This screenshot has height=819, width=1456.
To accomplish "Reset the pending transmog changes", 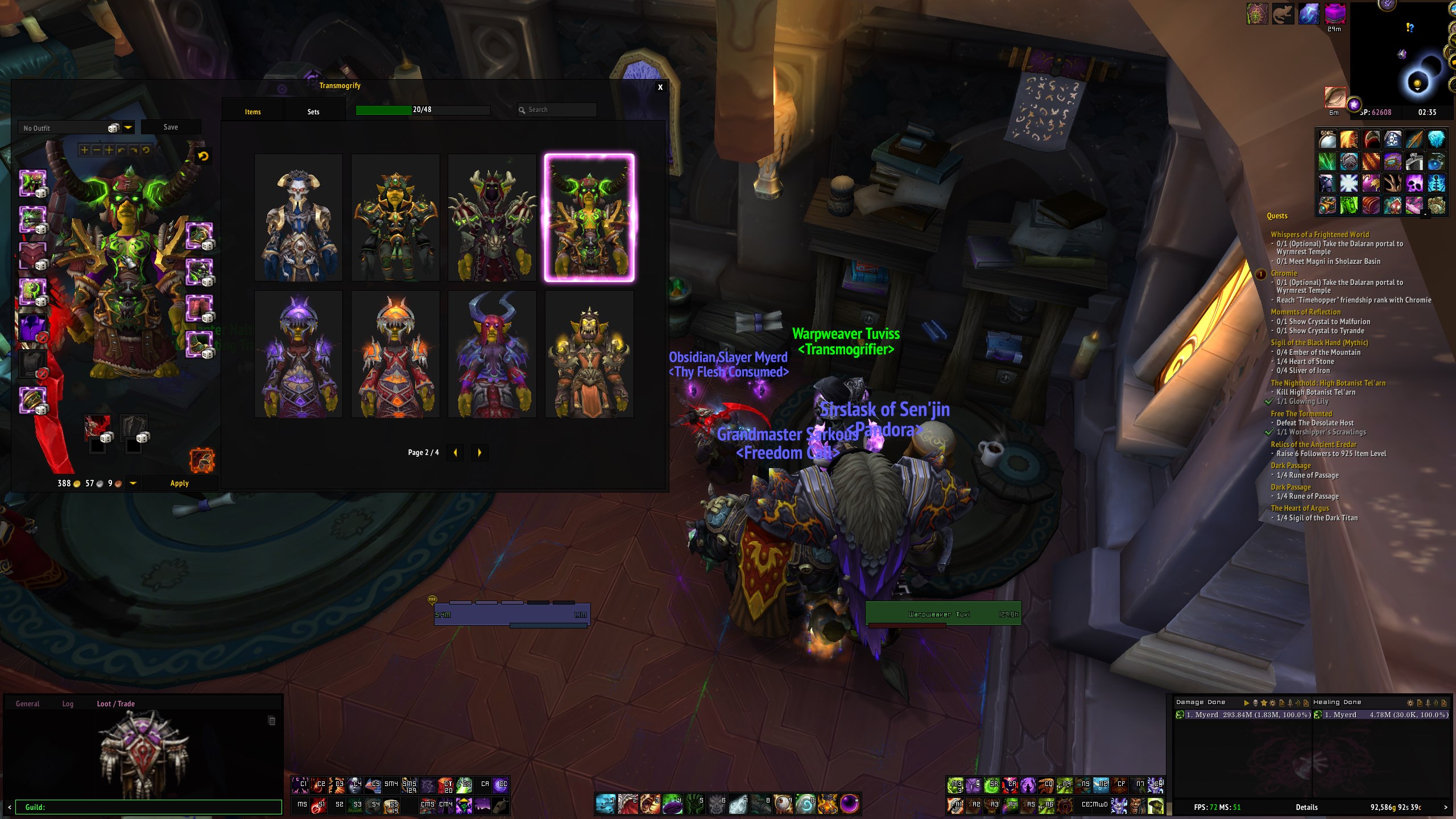I will (x=203, y=156).
